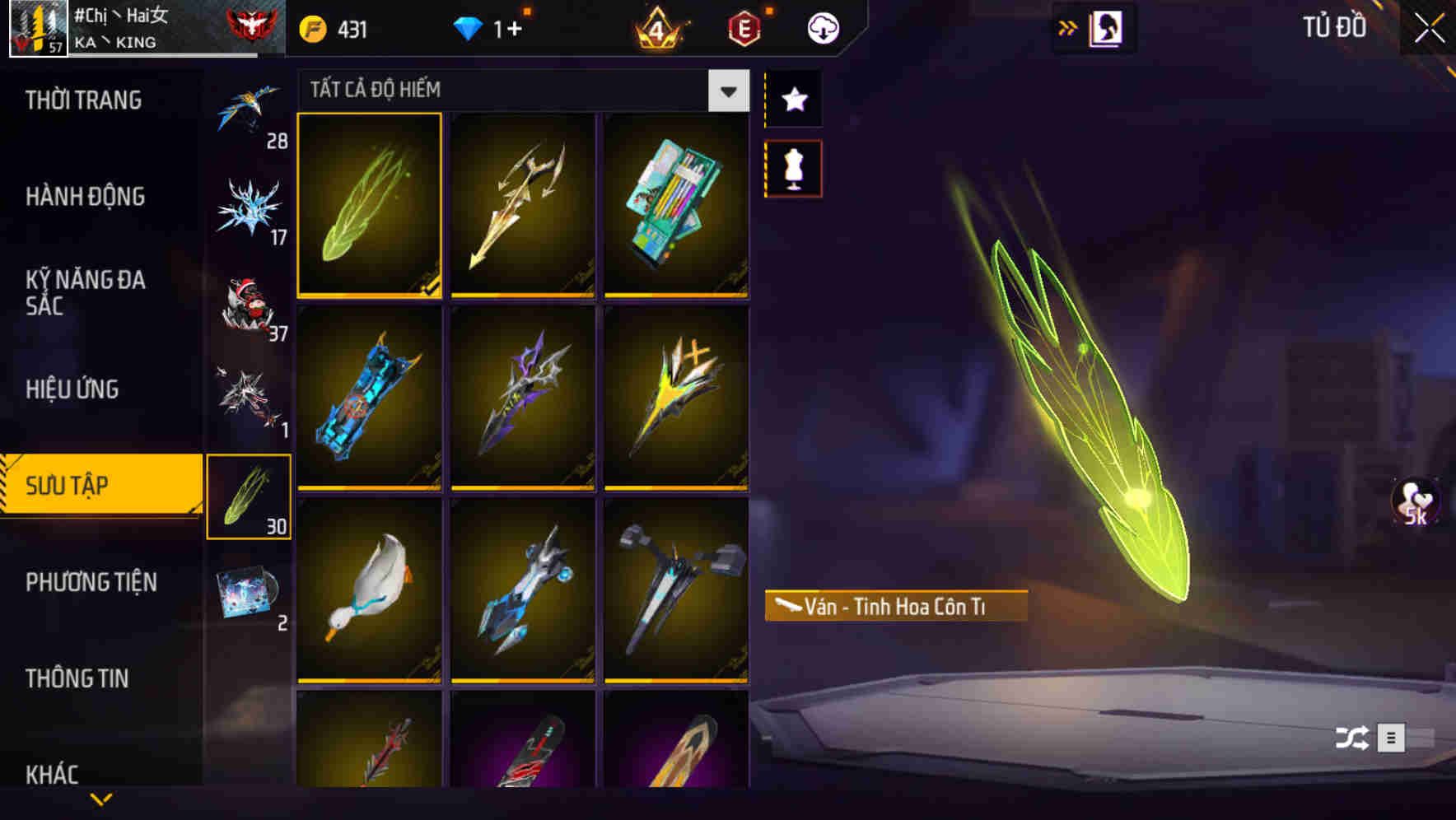Click the double-arrow expander near top right
Screen dimensions: 1456x820
click(1068, 26)
